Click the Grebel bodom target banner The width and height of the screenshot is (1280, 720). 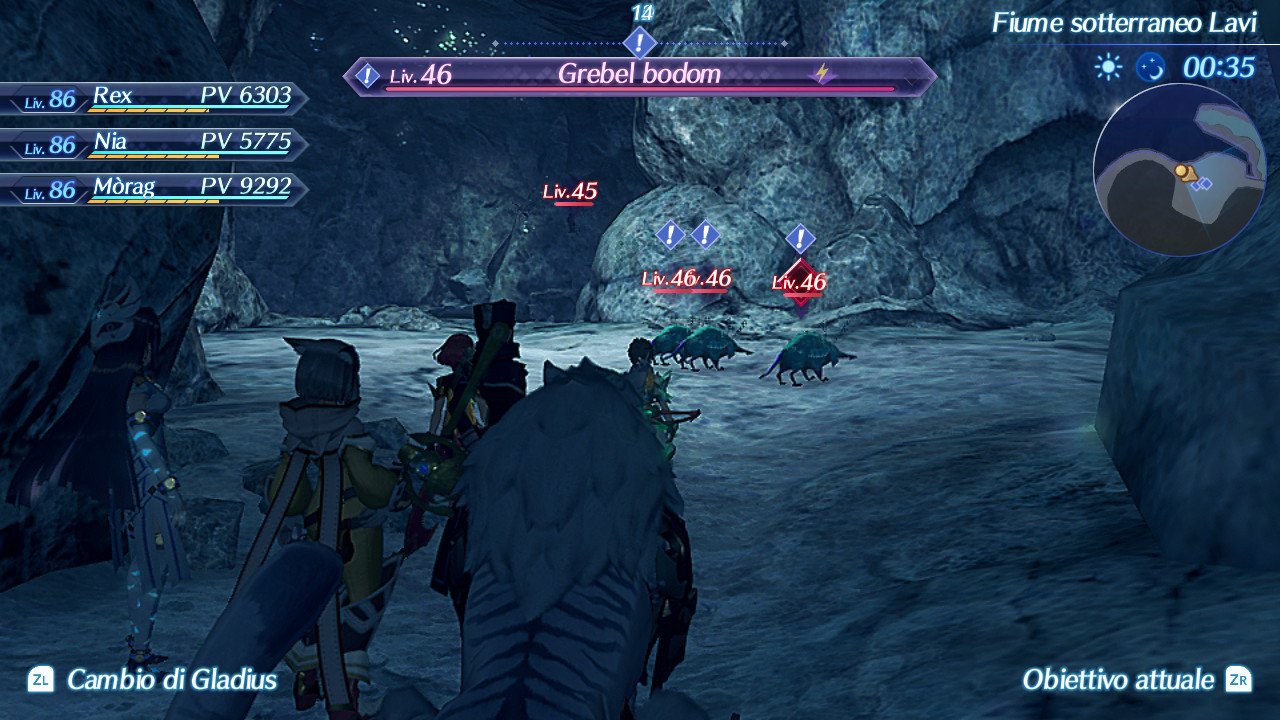tap(640, 75)
